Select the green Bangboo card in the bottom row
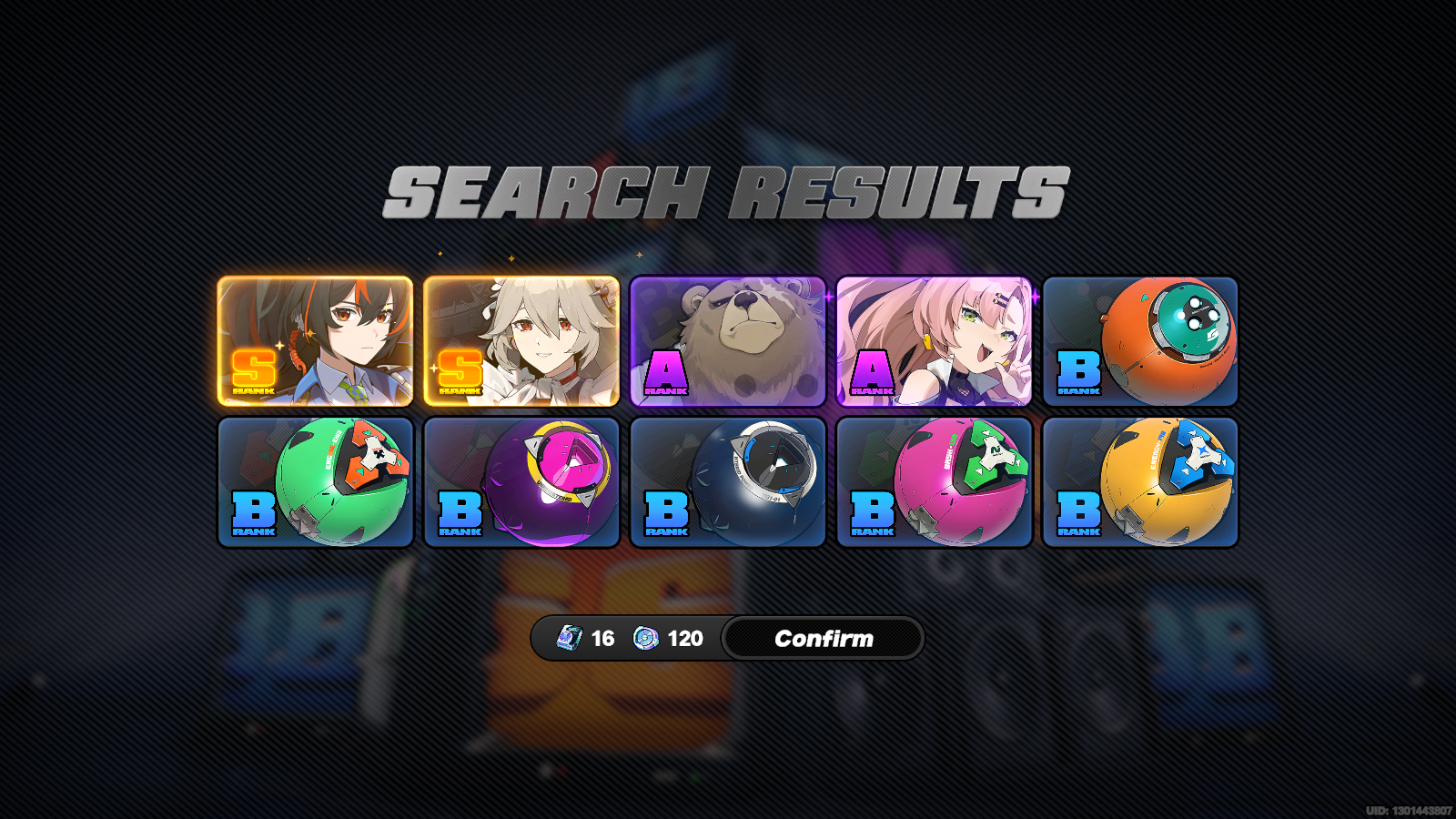The width and height of the screenshot is (1456, 819). (315, 482)
